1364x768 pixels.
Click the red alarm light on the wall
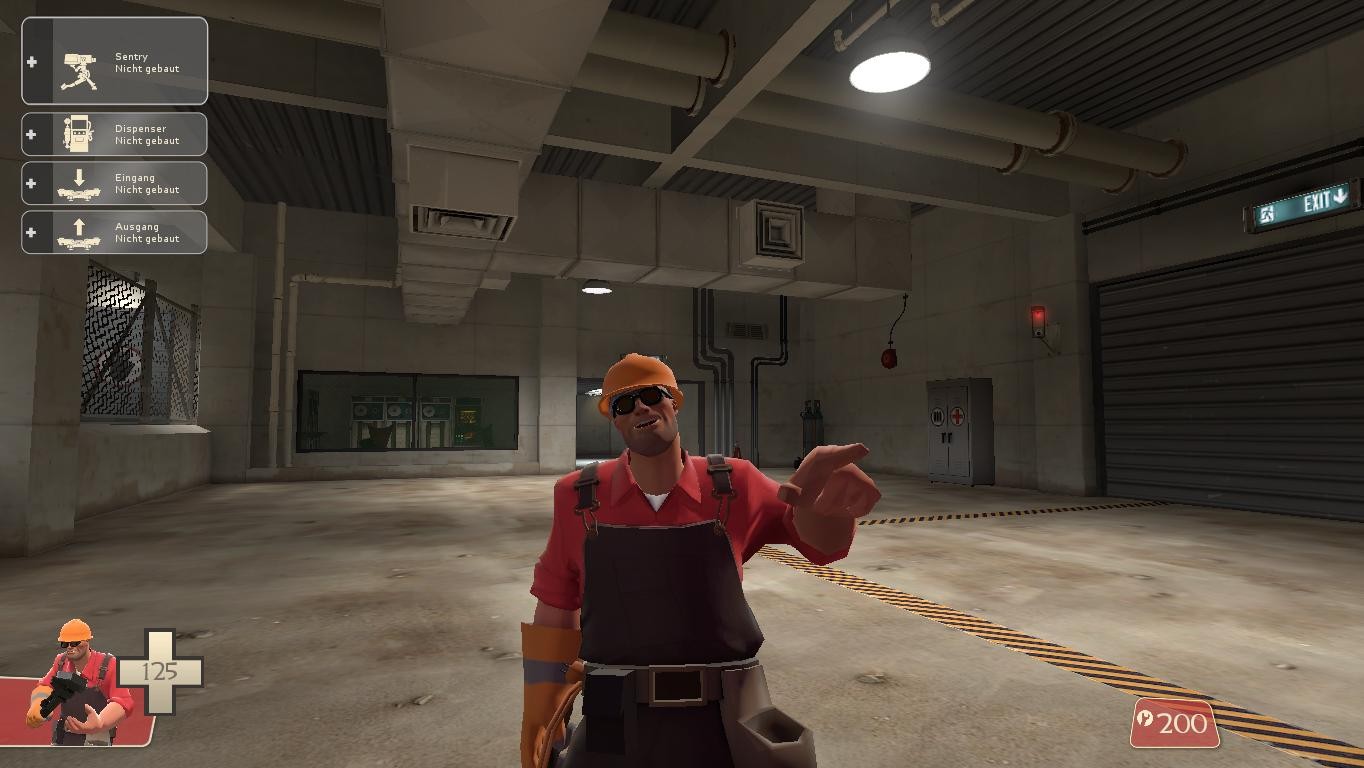(1038, 315)
